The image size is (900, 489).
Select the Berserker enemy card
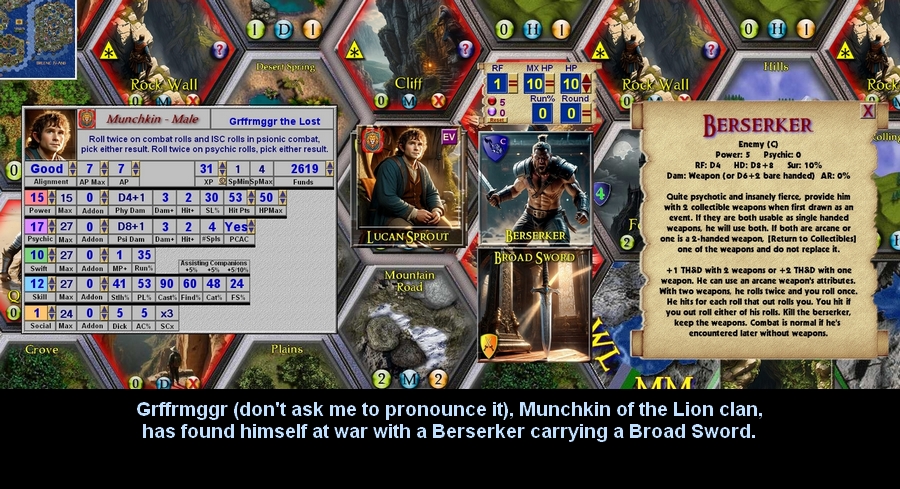point(534,188)
